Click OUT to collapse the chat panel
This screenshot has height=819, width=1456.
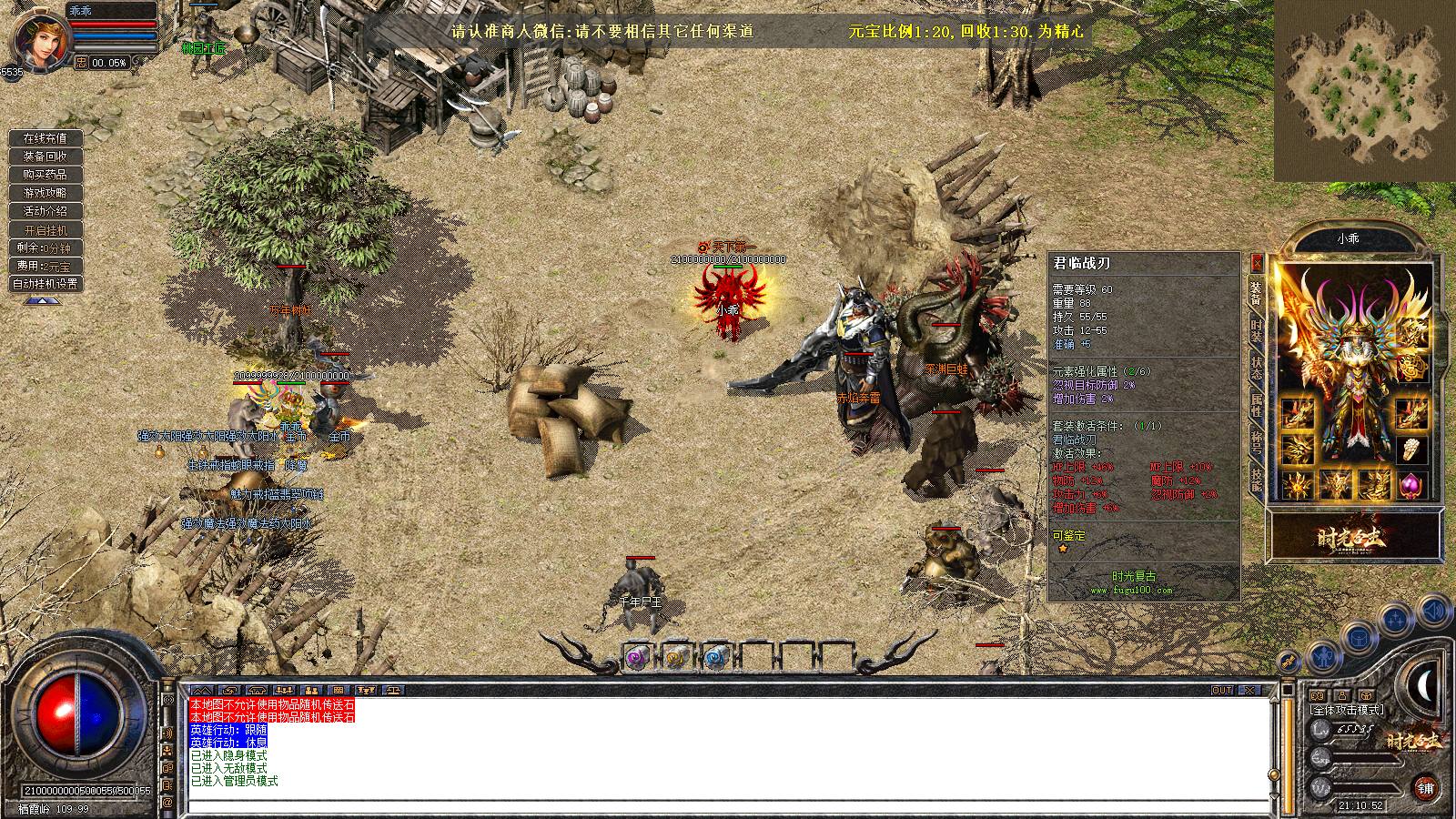point(1220,692)
